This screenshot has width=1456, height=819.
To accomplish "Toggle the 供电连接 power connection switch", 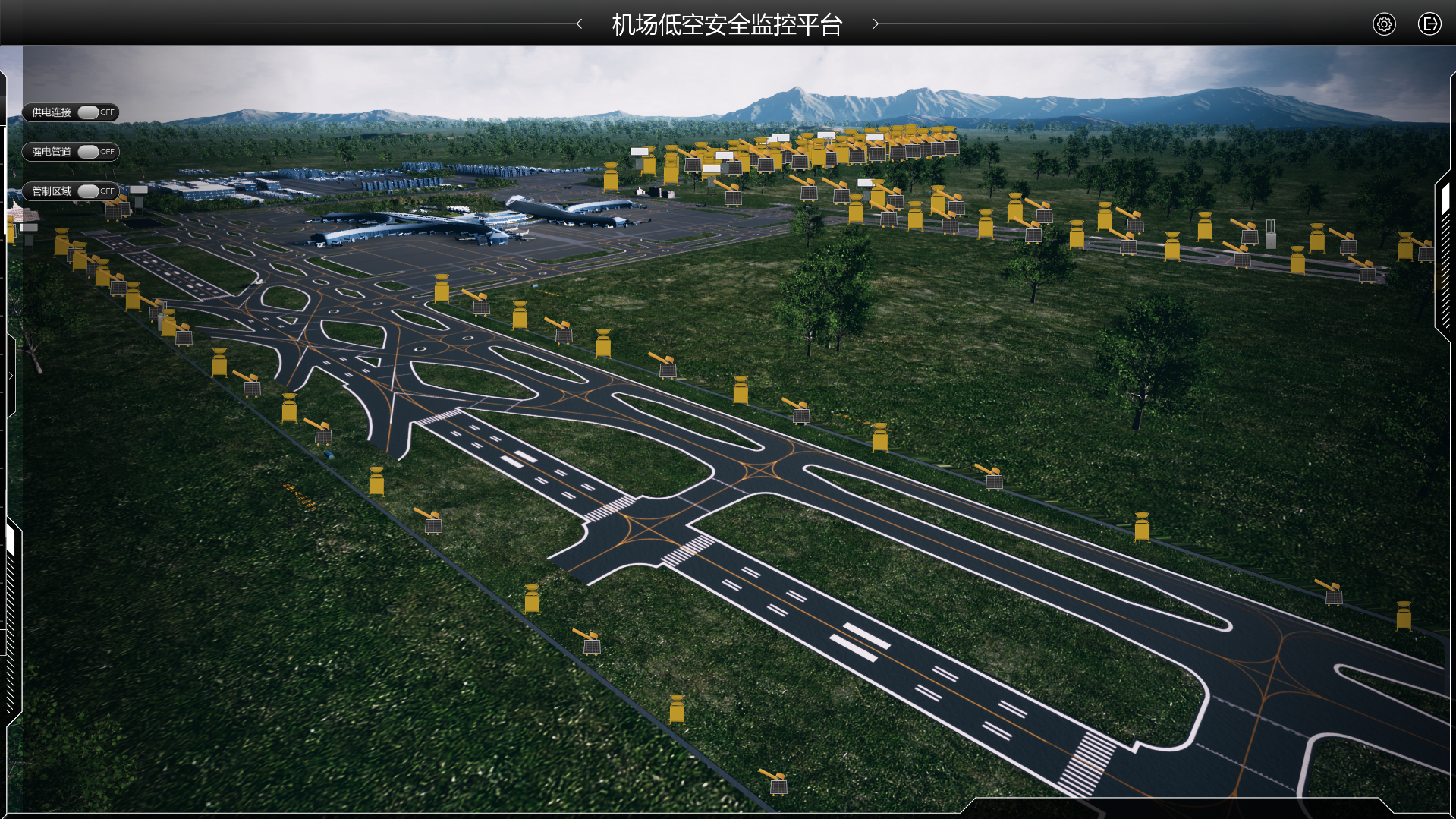I will 96,112.
